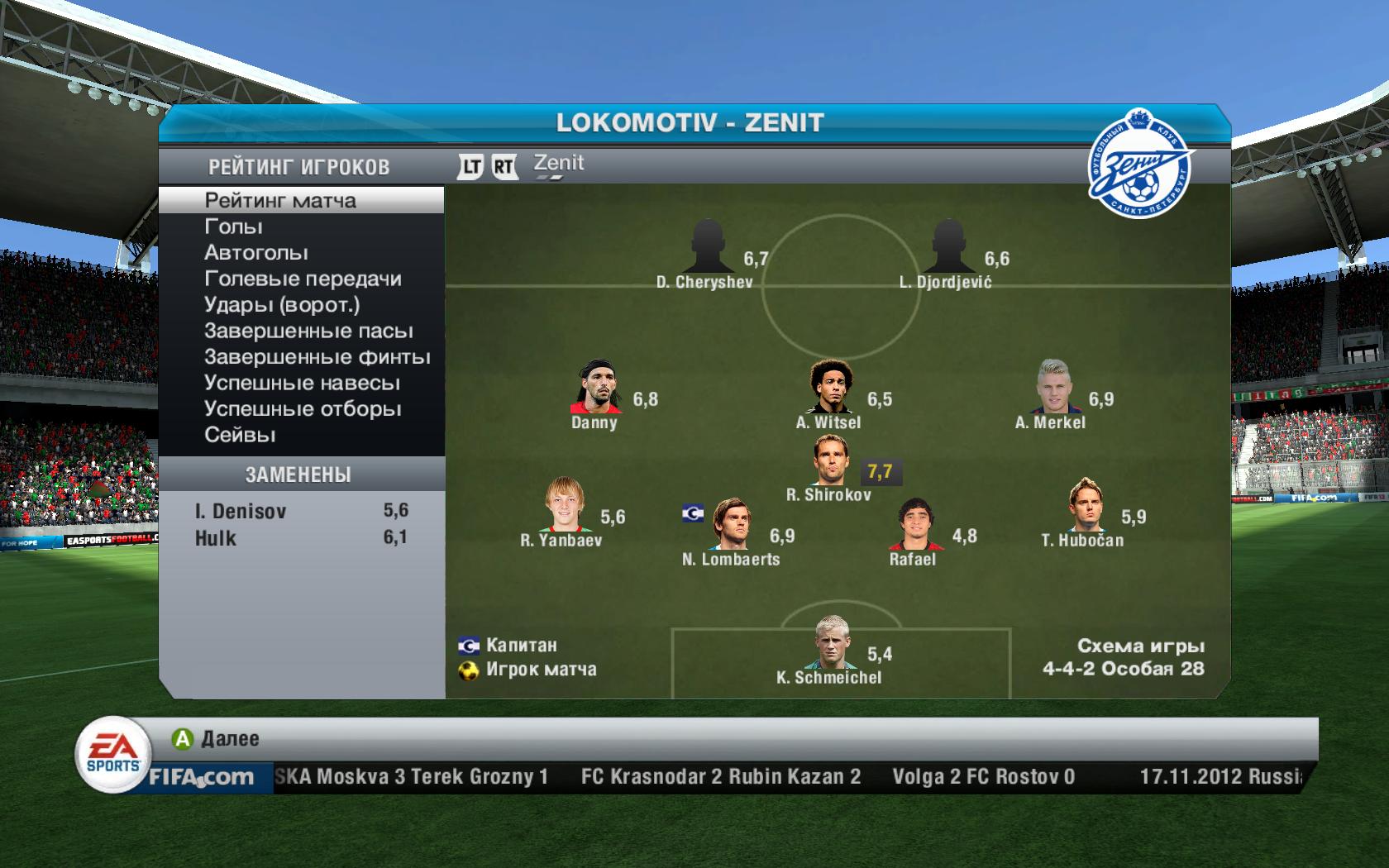Choose goalkeeper K. Schmeichel's portrait
Screen dimensions: 1389x868
point(829,642)
